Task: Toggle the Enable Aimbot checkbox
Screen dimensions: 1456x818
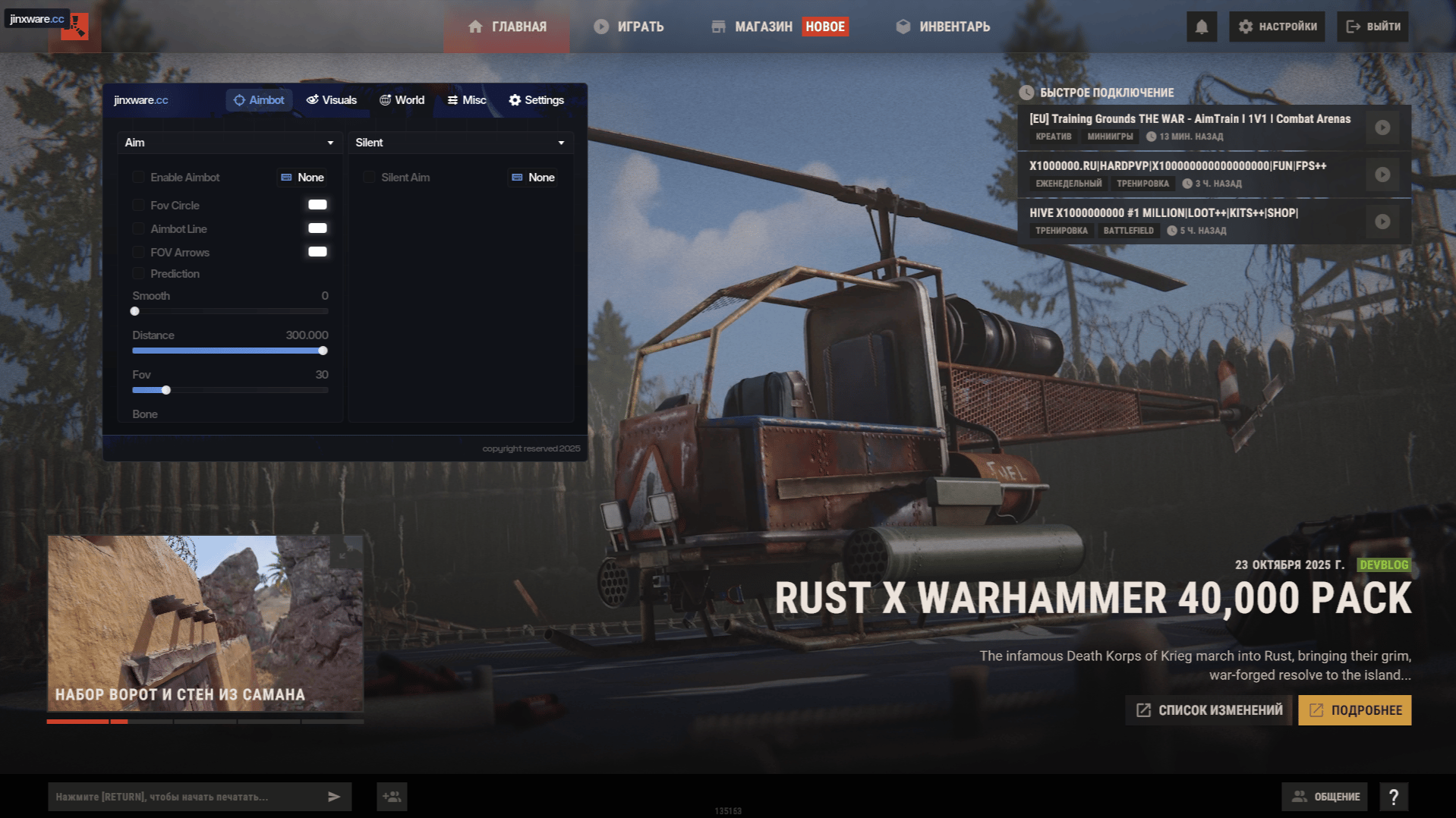Action: tap(138, 178)
